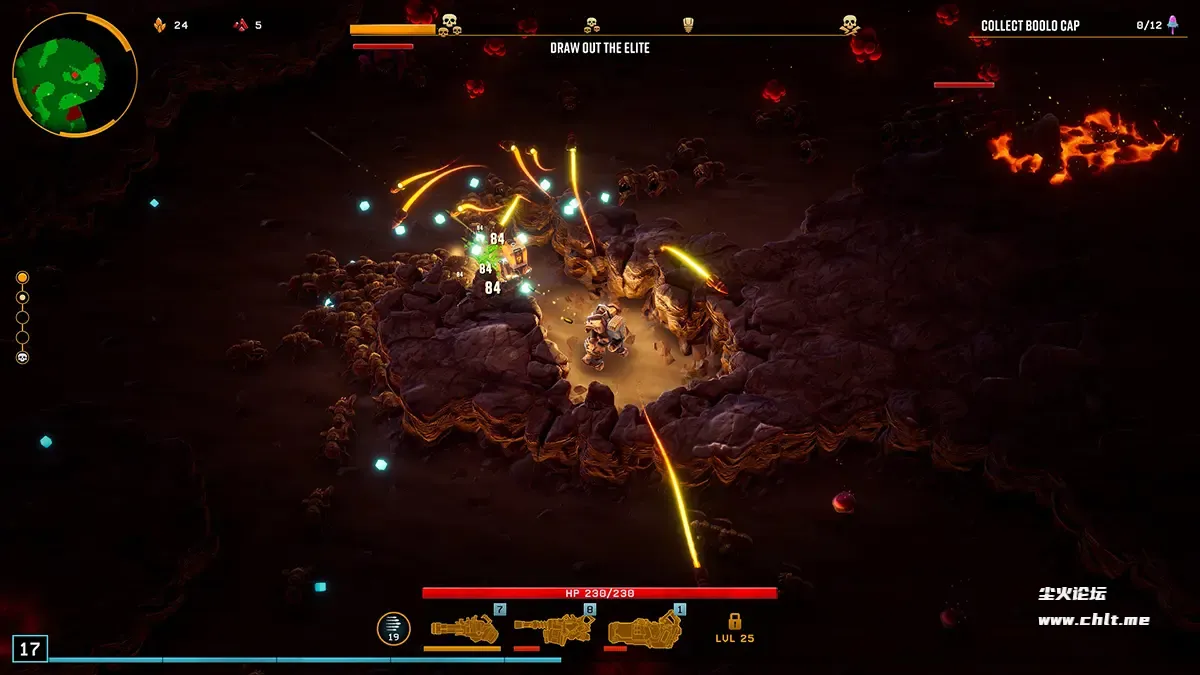Click the final skull-and-crossbones progress marker
Viewport: 1200px width, 675px height.
tap(850, 23)
